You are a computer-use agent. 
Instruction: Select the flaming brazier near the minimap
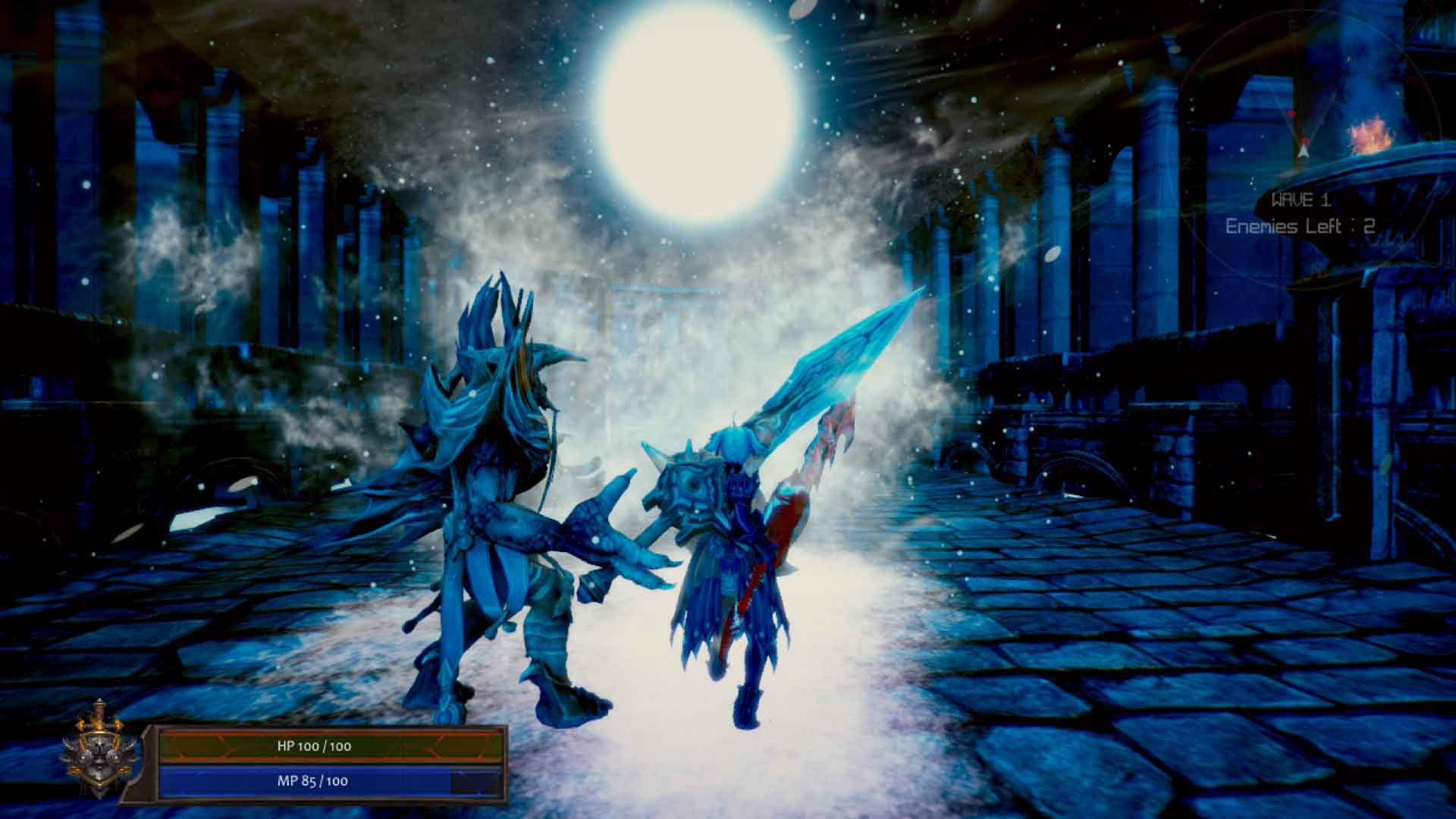pyautogui.click(x=1370, y=133)
